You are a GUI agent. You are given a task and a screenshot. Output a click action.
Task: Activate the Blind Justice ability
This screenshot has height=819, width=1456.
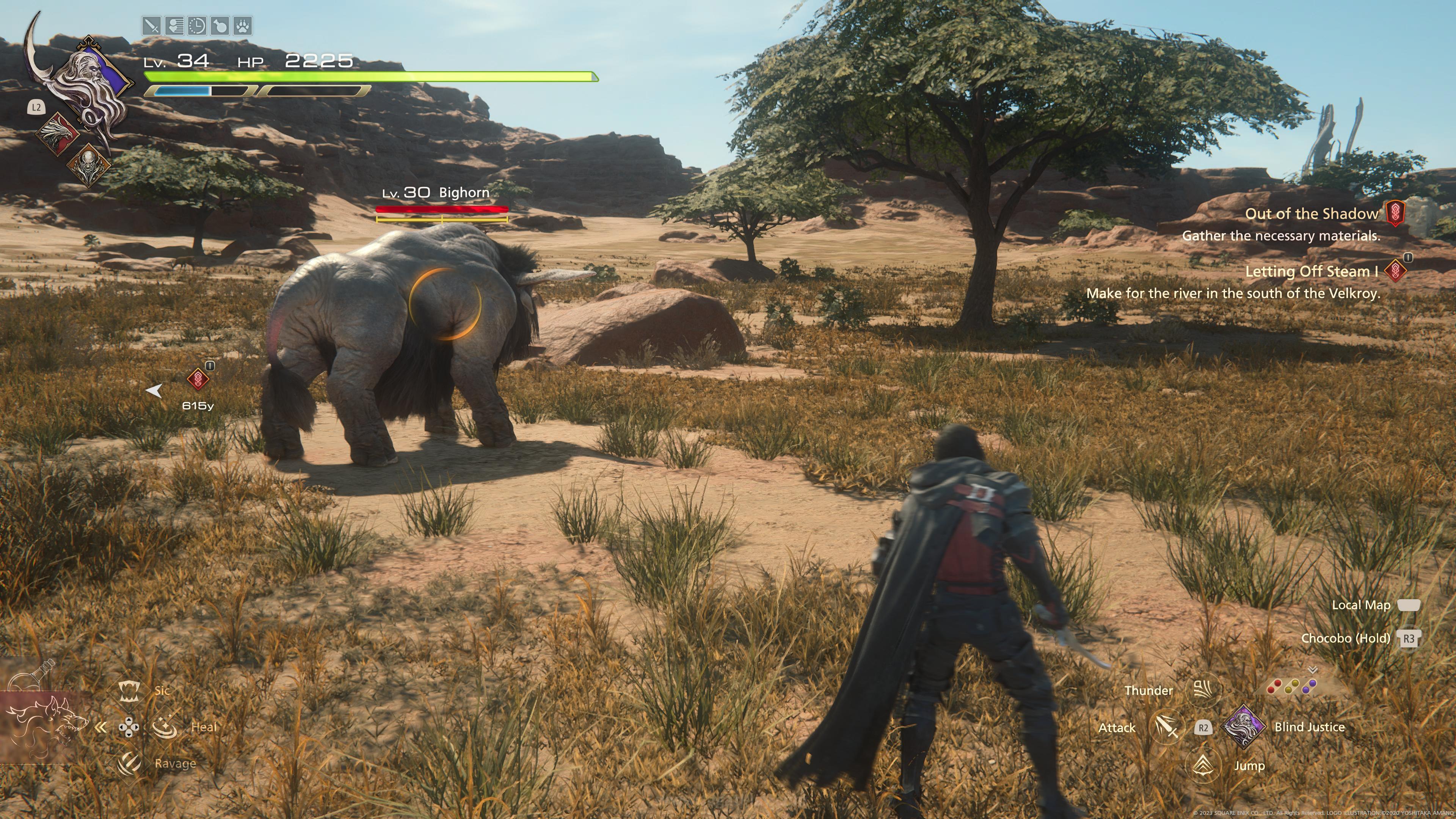(x=1244, y=727)
